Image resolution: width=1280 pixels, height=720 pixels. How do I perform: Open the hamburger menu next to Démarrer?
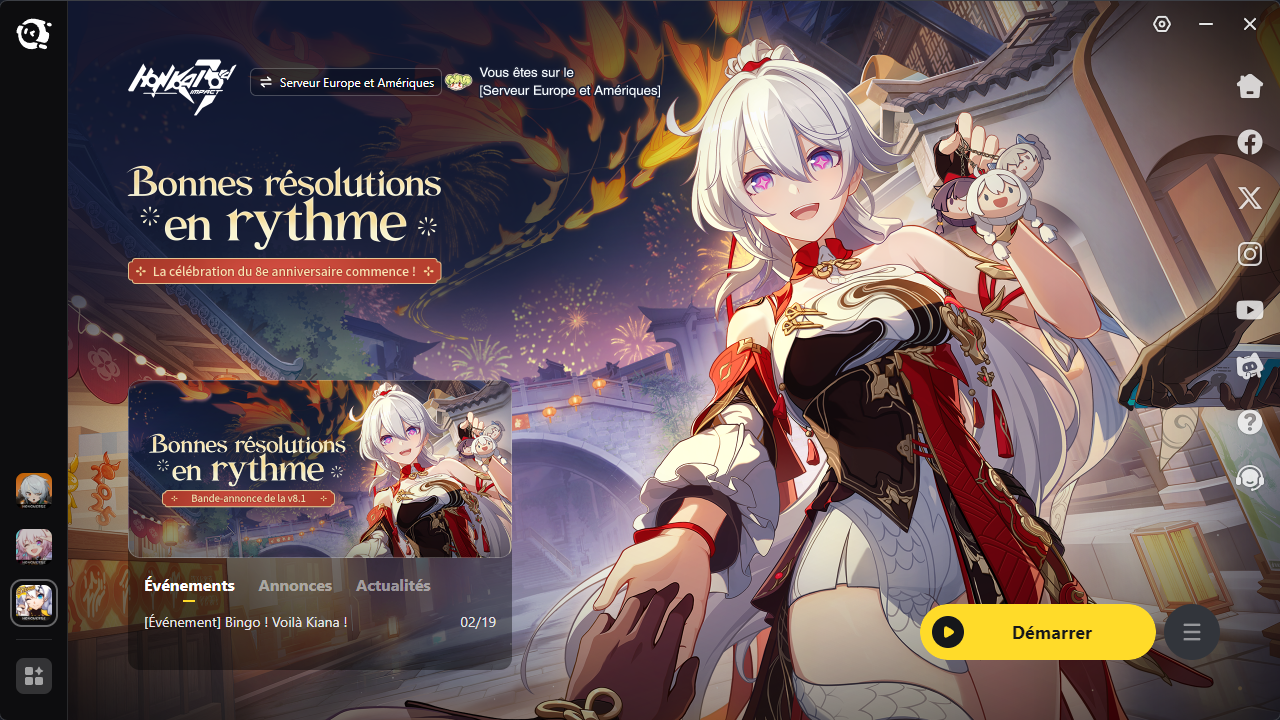(1191, 632)
